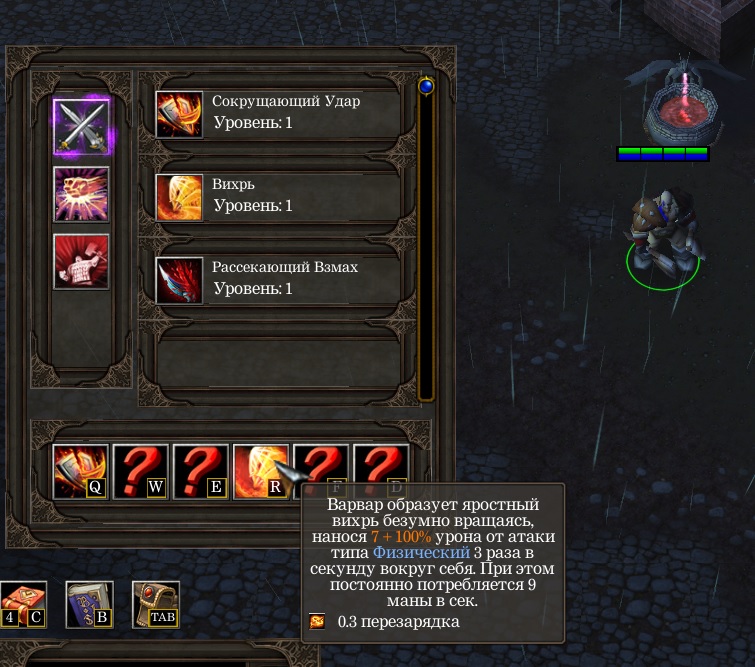This screenshot has width=755, height=667.
Task: Open the red book with counter 4
Action: 23,605
